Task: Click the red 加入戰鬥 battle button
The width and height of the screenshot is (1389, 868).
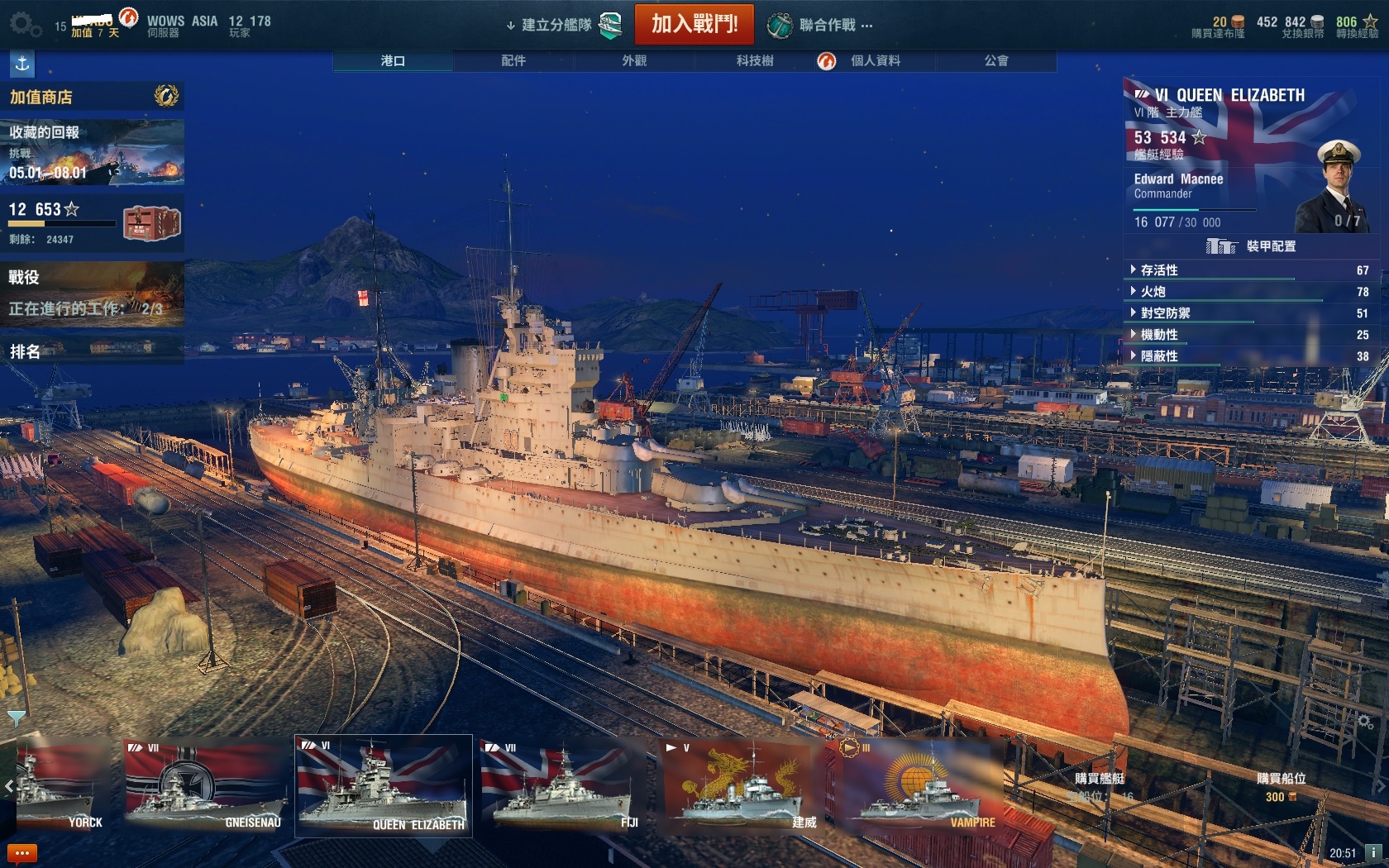Action: tap(694, 24)
